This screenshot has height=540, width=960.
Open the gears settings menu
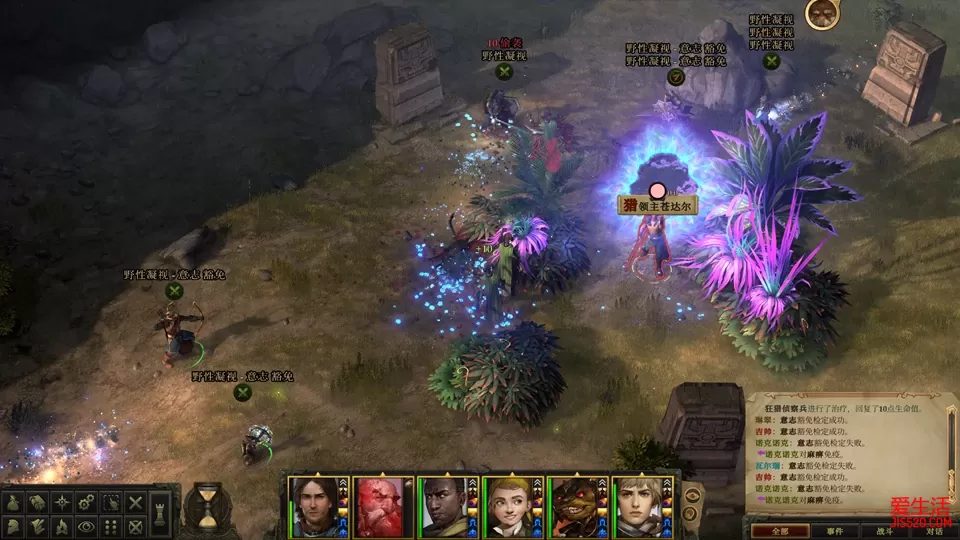click(x=87, y=502)
